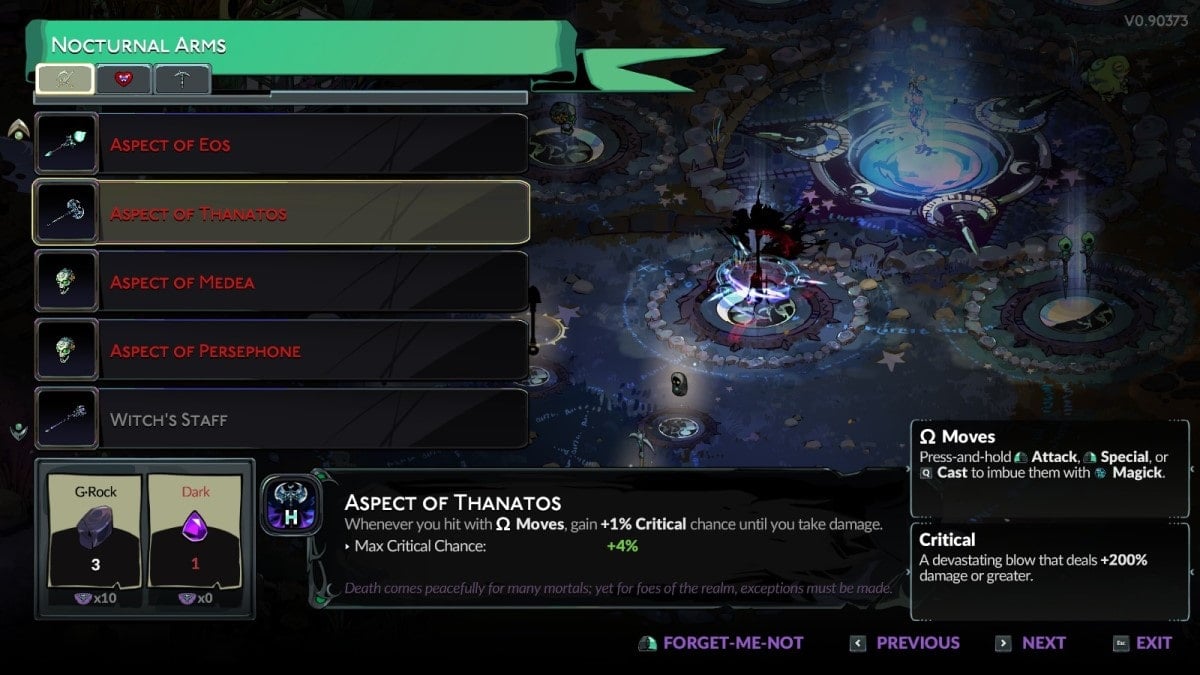Click the G-Rock resource card

click(95, 538)
